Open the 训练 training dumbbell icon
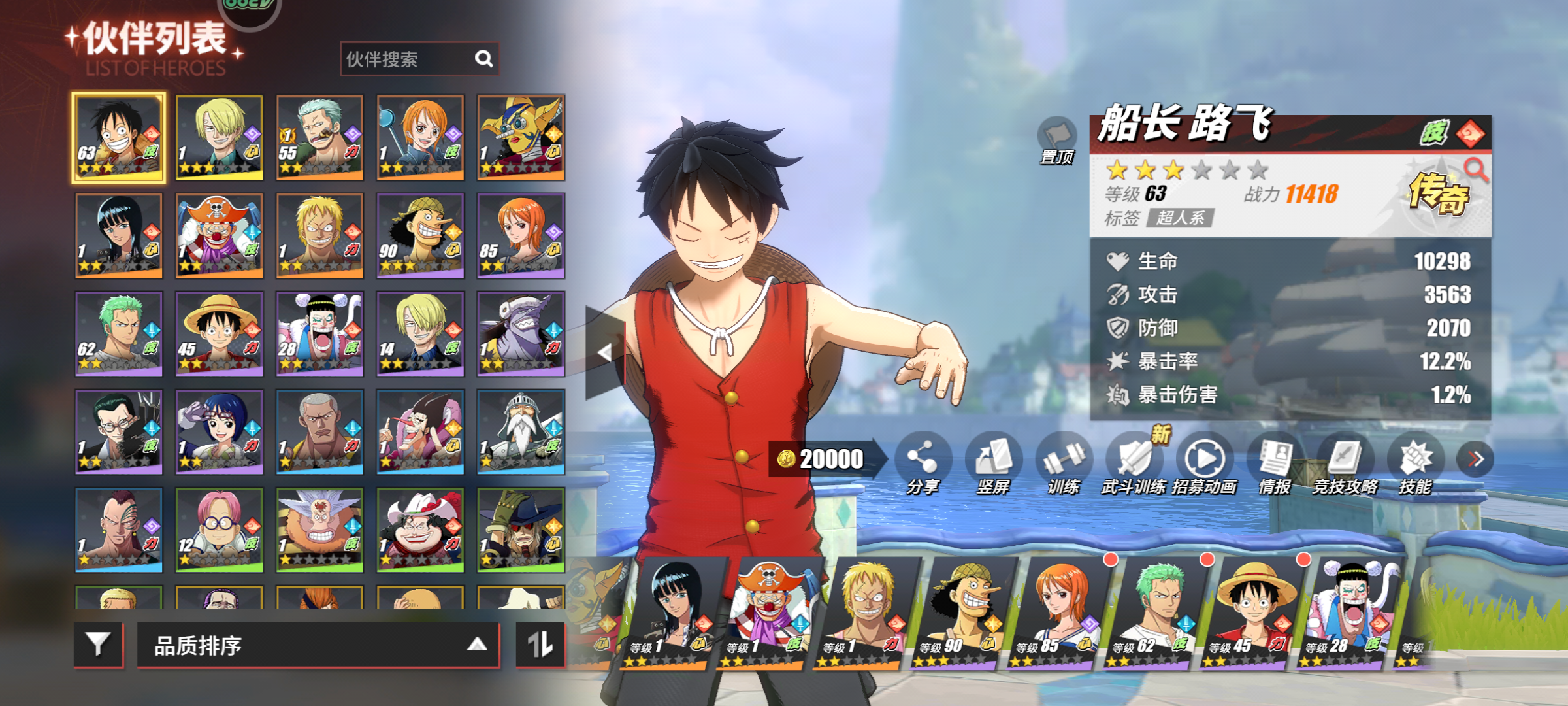The width and height of the screenshot is (1568, 706). (1063, 460)
